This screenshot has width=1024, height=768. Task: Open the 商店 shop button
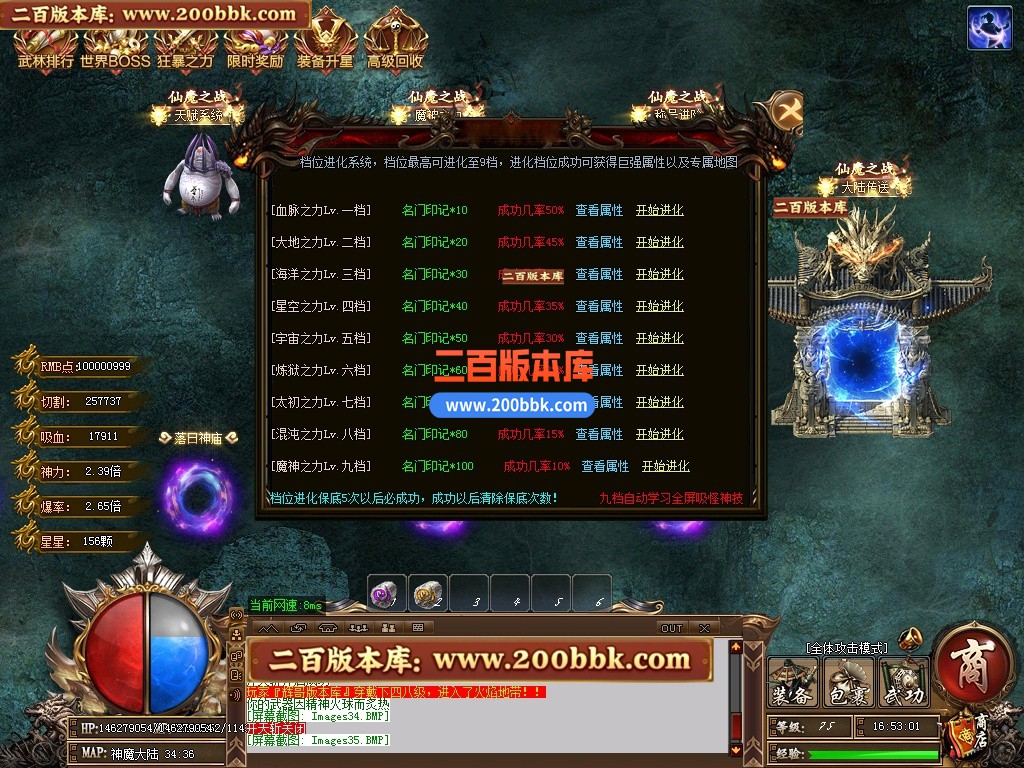(968, 664)
